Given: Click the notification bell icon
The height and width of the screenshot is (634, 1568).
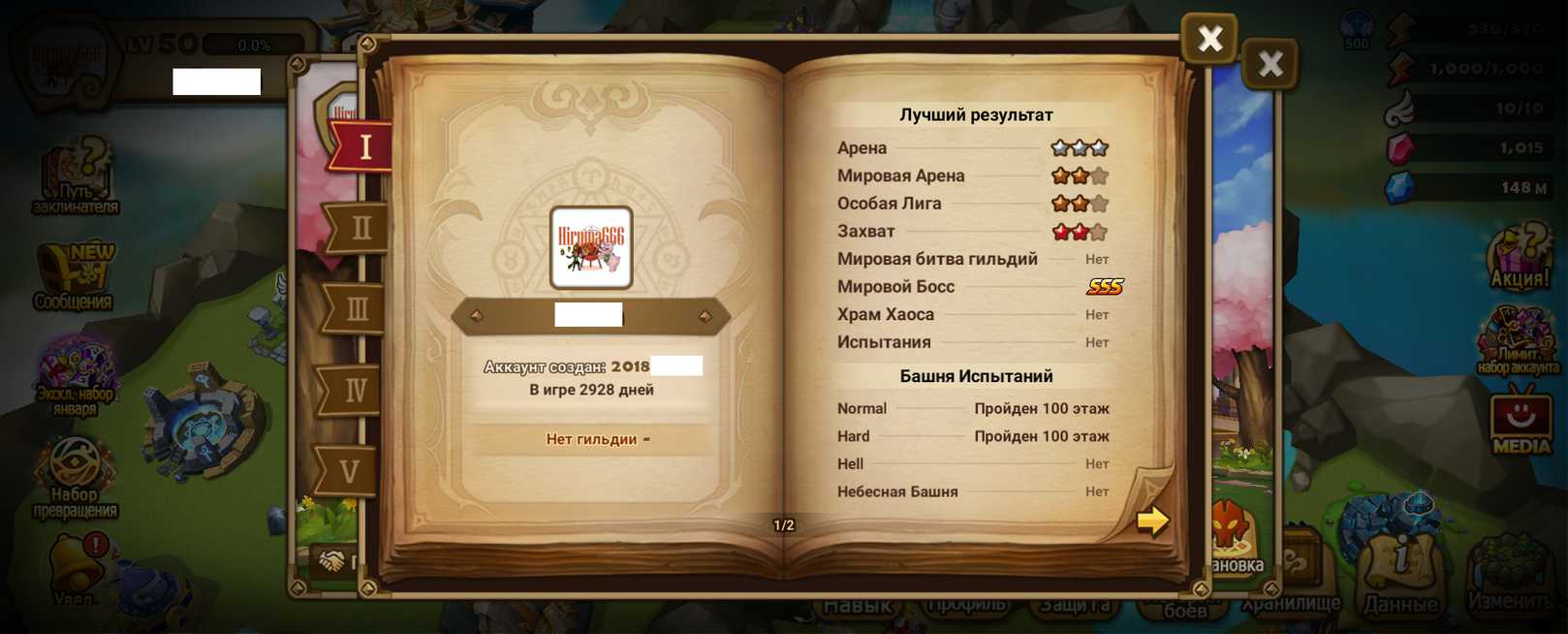Looking at the screenshot, I should click(x=77, y=567).
